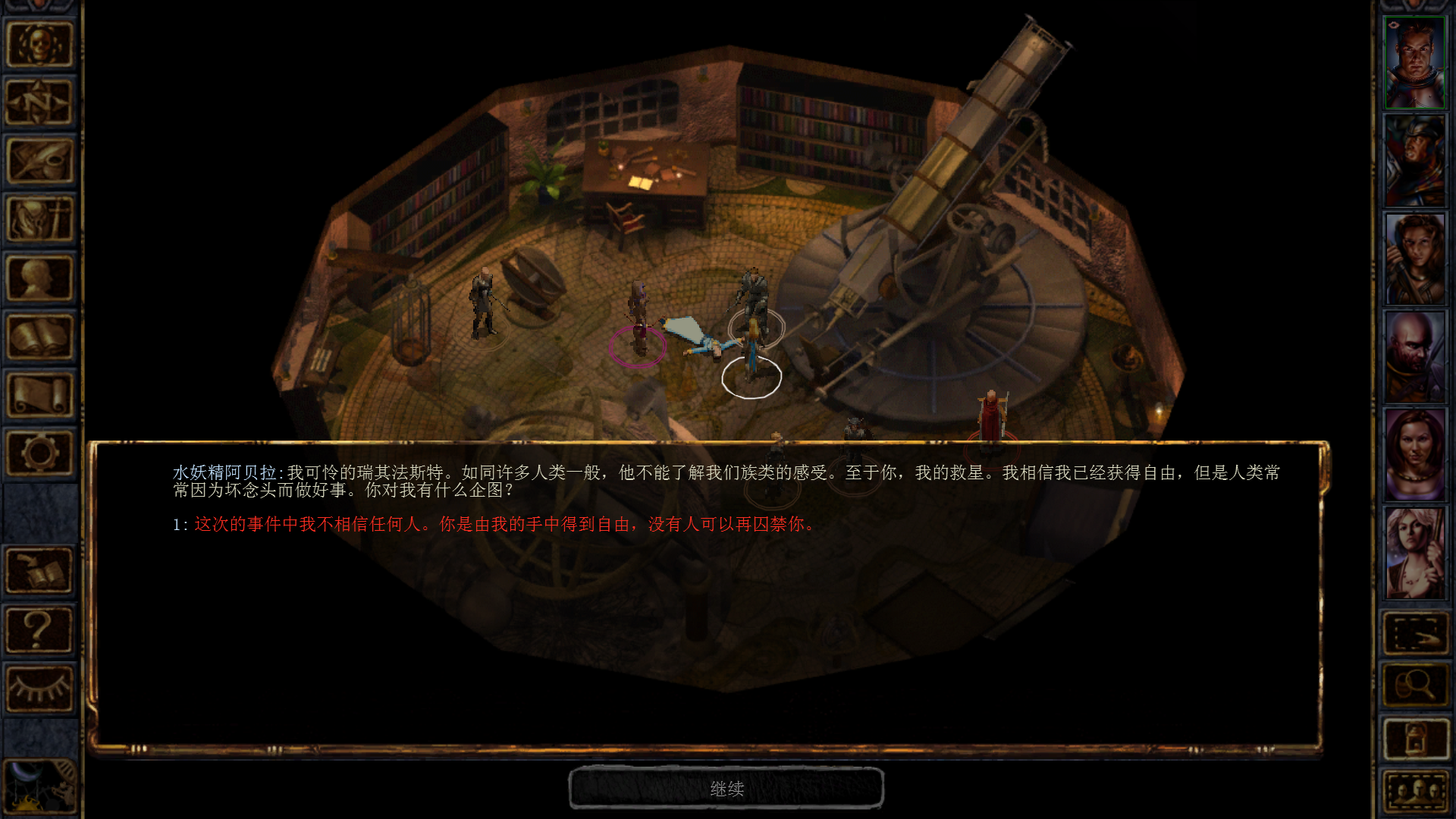Screen dimensions: 1456x819
Task: Open the options gear icon
Action: pyautogui.click(x=39, y=453)
